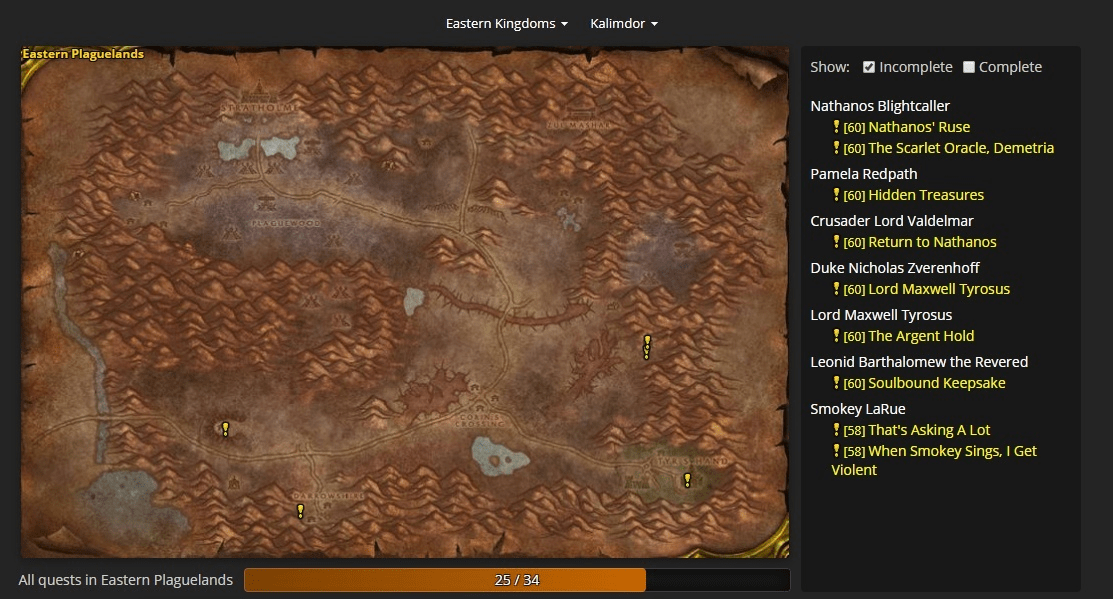Screen dimensions: 1113x599
Task: Open The Argent Hold quest link
Action: click(x=920, y=336)
